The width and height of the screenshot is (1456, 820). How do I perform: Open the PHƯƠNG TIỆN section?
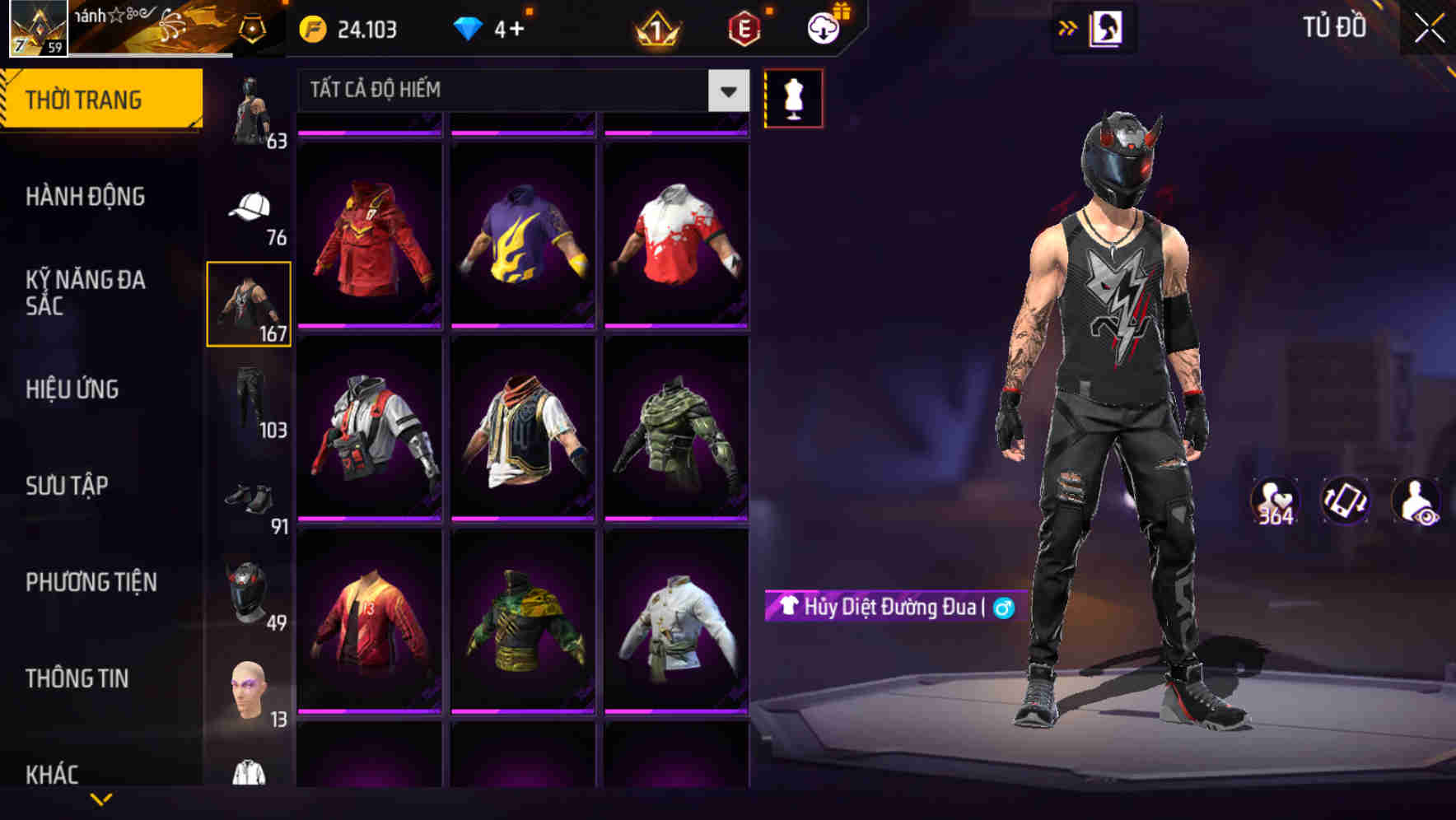pos(91,581)
